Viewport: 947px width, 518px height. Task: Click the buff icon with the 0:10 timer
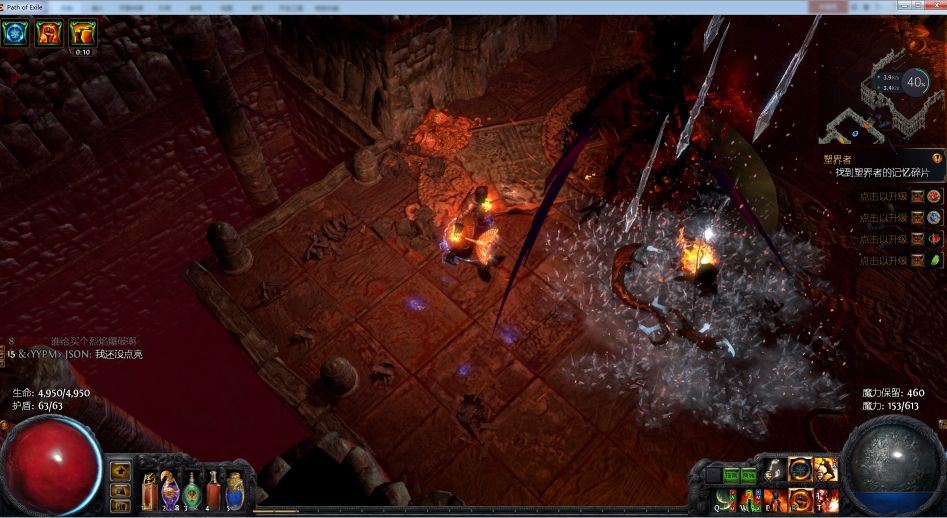coord(82,33)
